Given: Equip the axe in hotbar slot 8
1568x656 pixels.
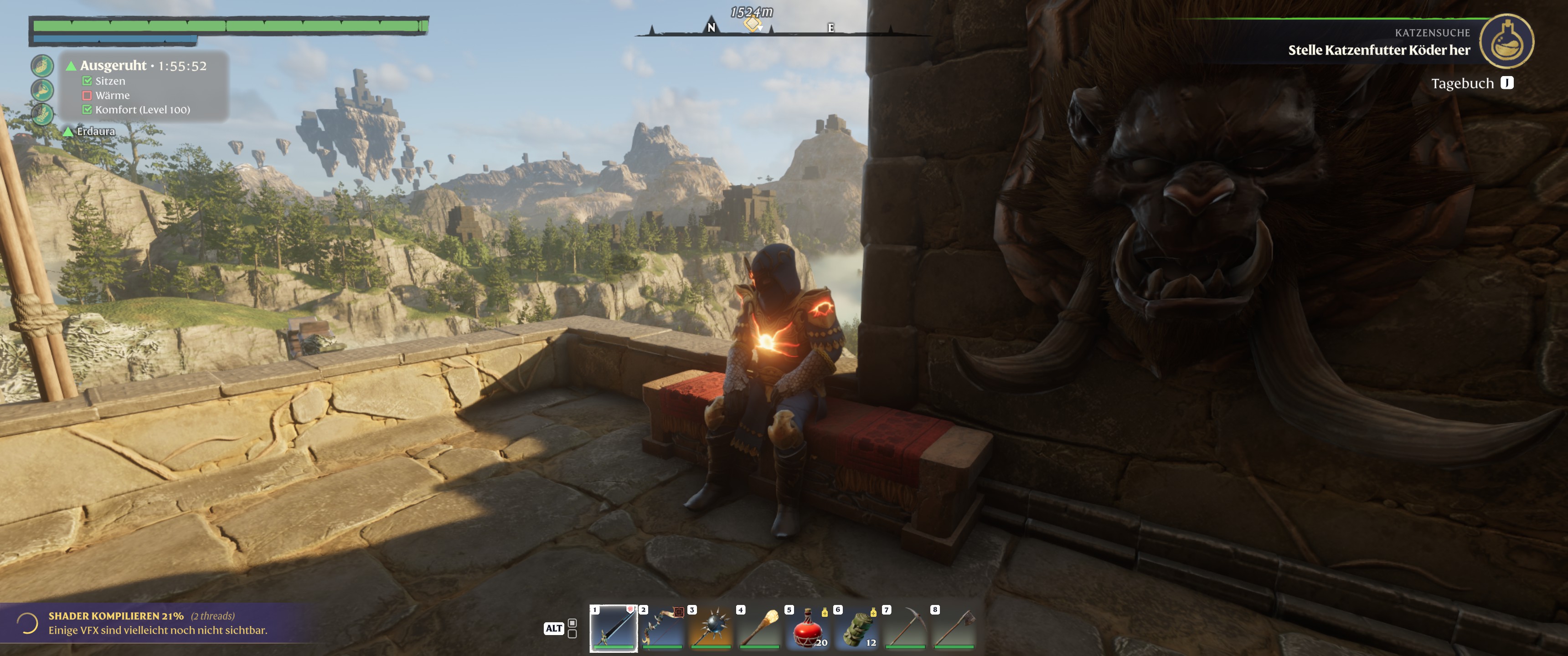Looking at the screenshot, I should [x=954, y=627].
